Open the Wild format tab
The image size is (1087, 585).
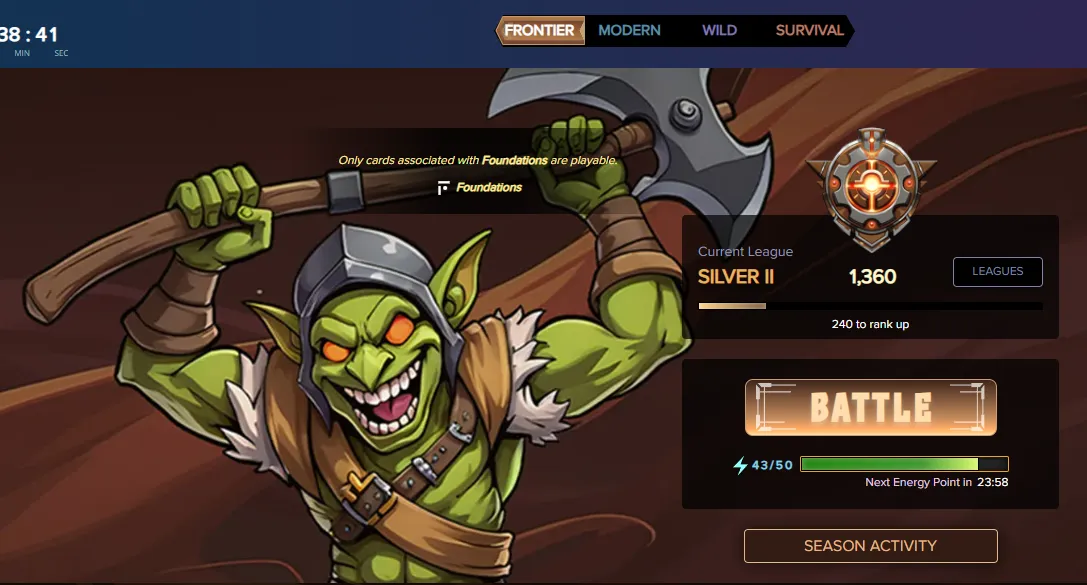719,30
